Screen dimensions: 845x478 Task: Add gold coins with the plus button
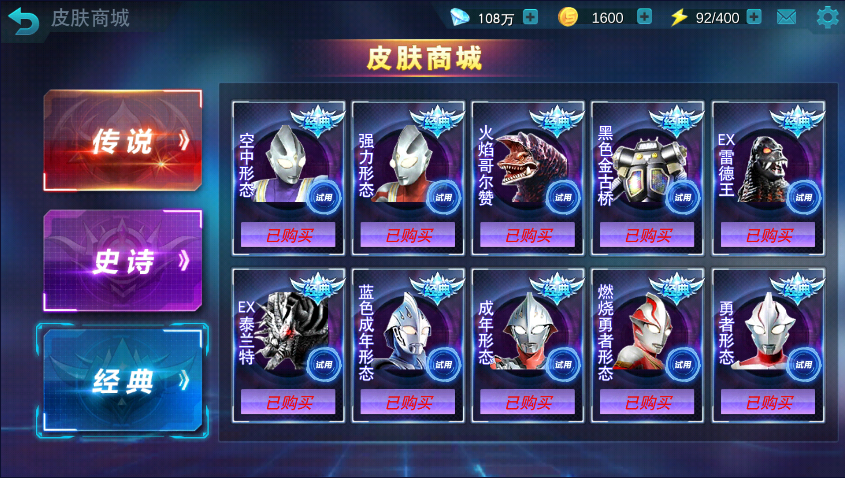coord(644,17)
